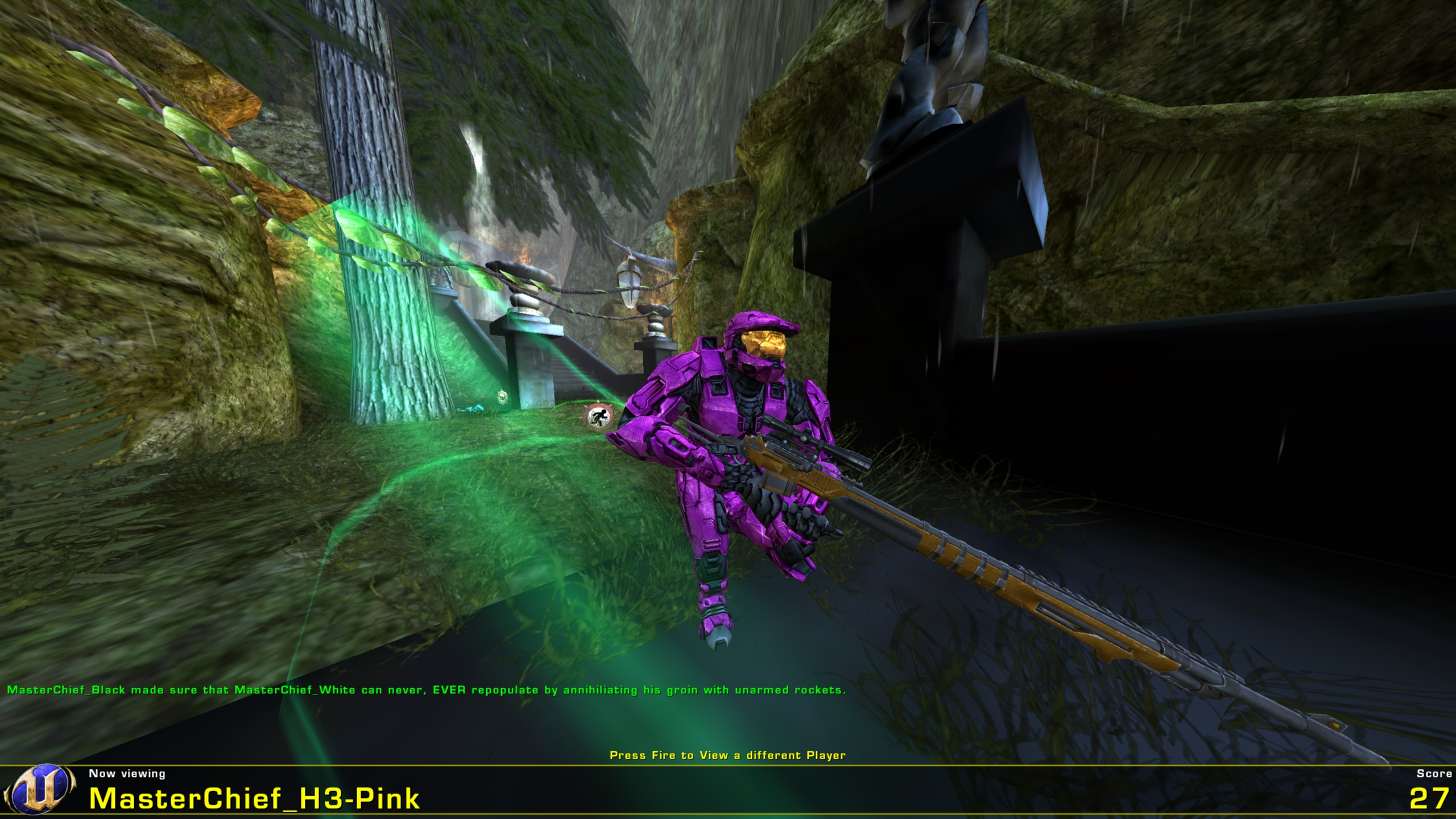Select the running-player spawn decal icon
Viewport: 1456px width, 819px height.
[x=598, y=417]
